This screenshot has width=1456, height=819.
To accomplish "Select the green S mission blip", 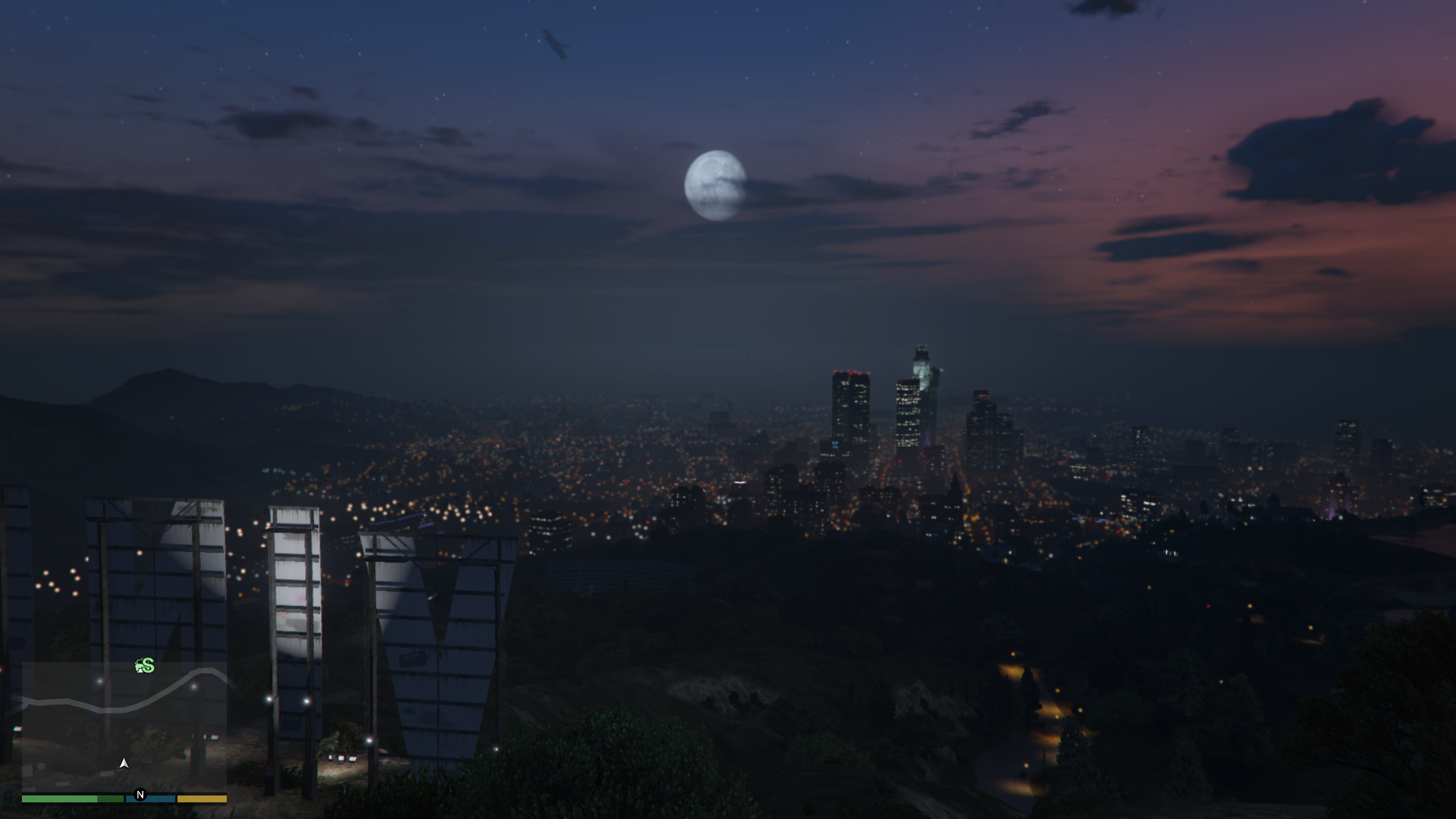I will click(x=149, y=666).
